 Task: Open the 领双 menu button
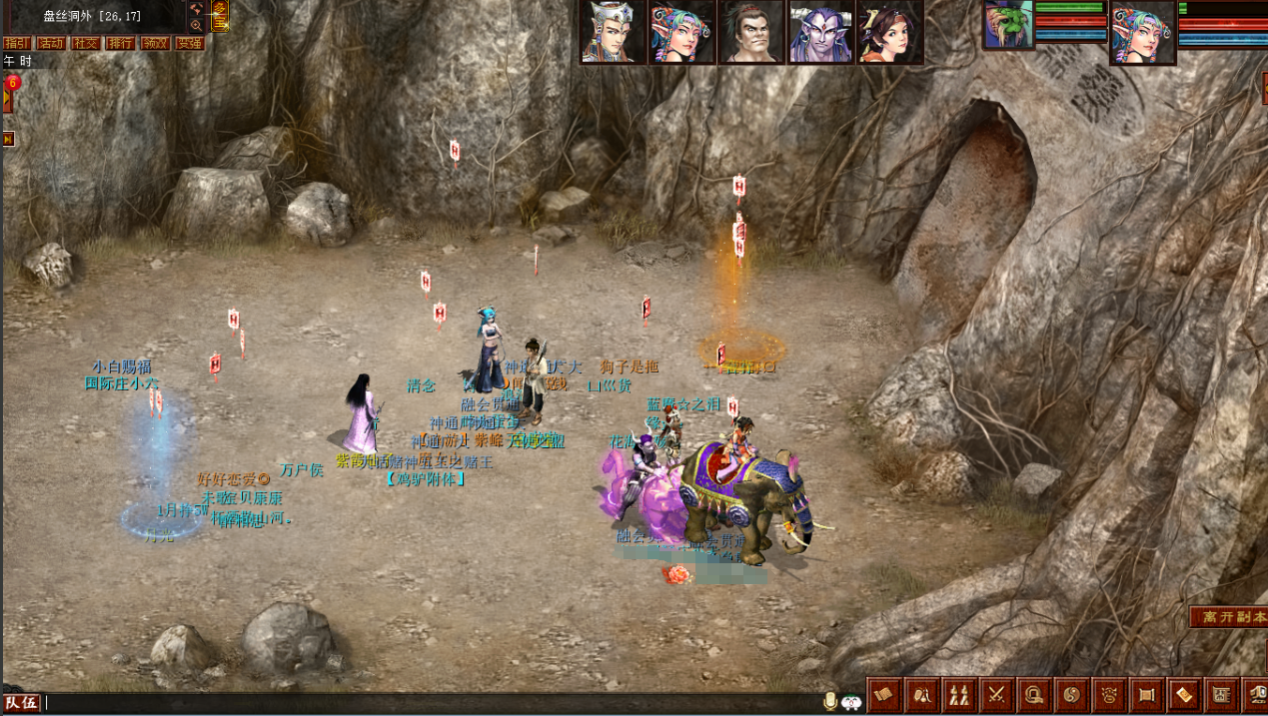(154, 43)
